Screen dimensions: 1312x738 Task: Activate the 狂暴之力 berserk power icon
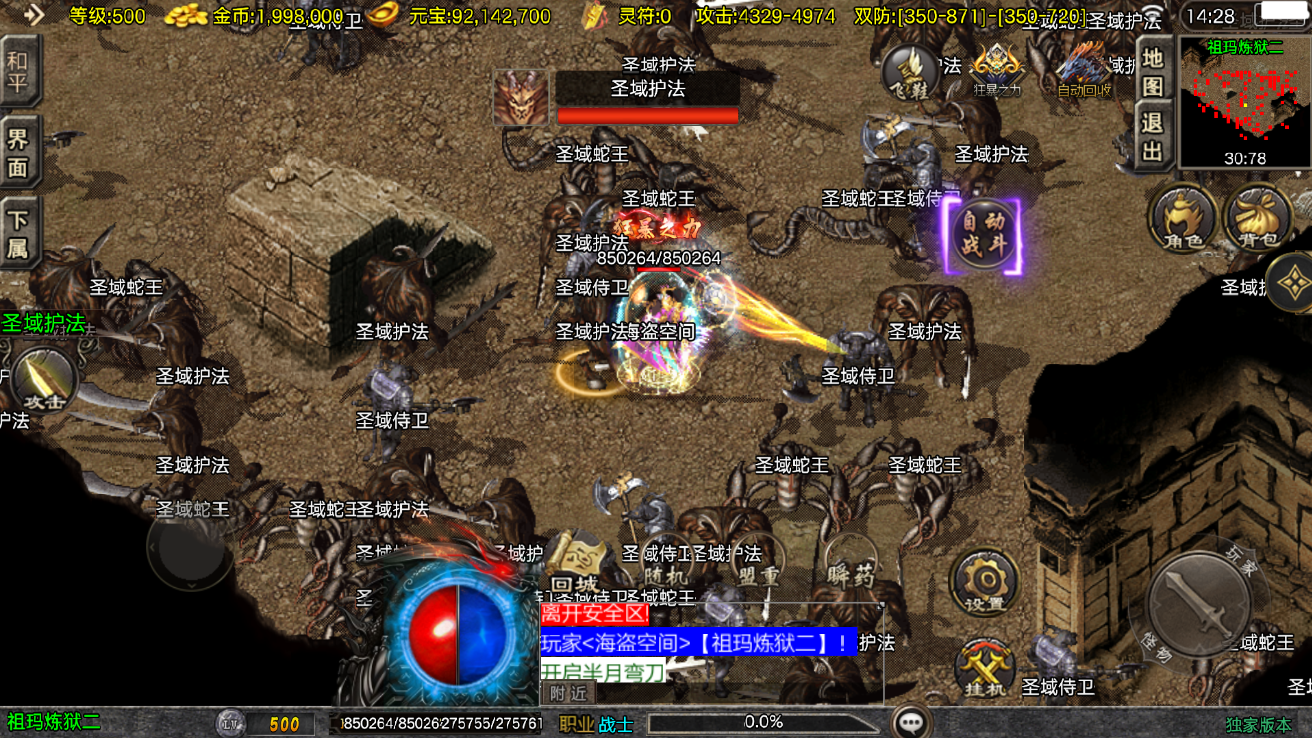click(x=996, y=70)
